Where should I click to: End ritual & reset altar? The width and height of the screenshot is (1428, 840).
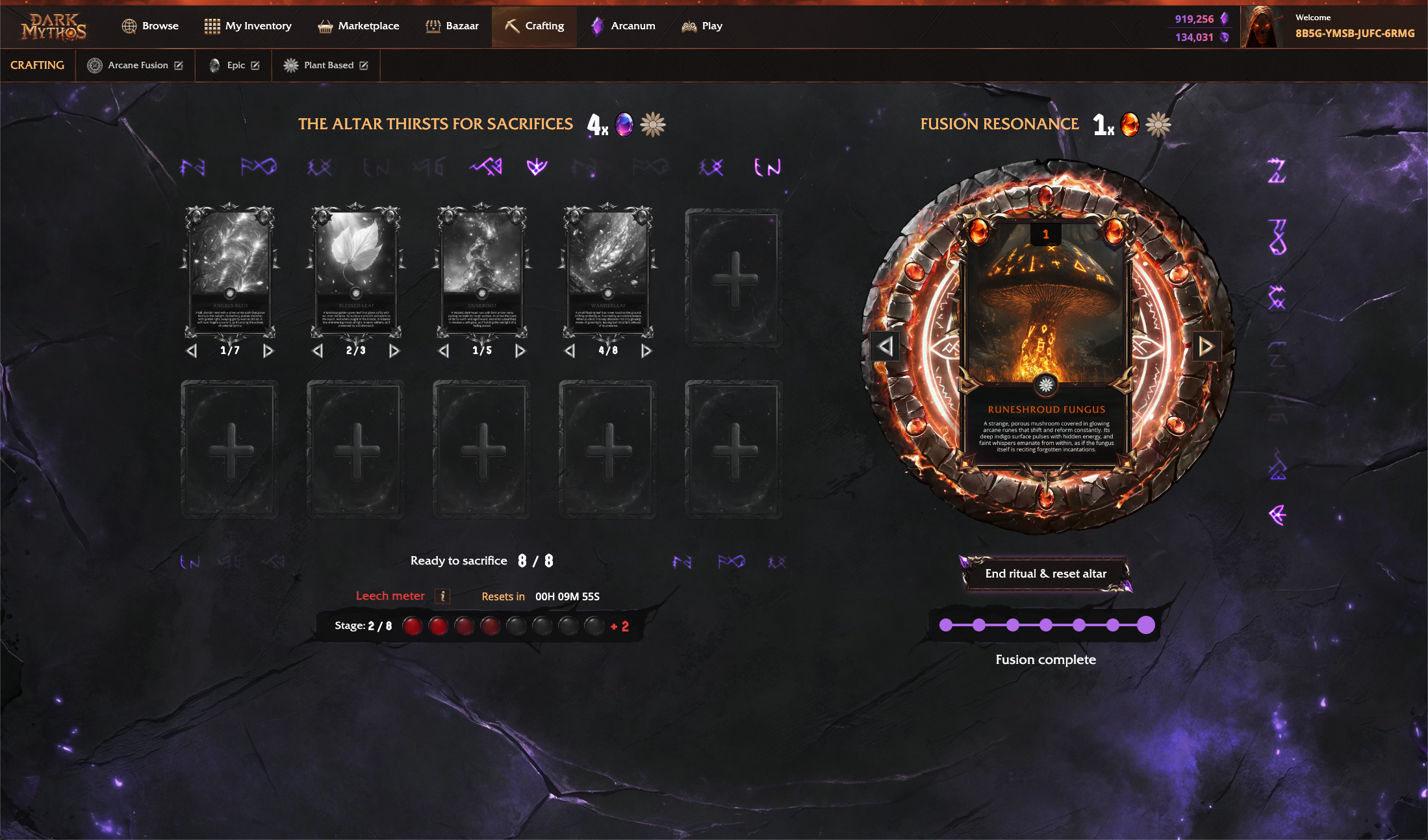(x=1045, y=574)
